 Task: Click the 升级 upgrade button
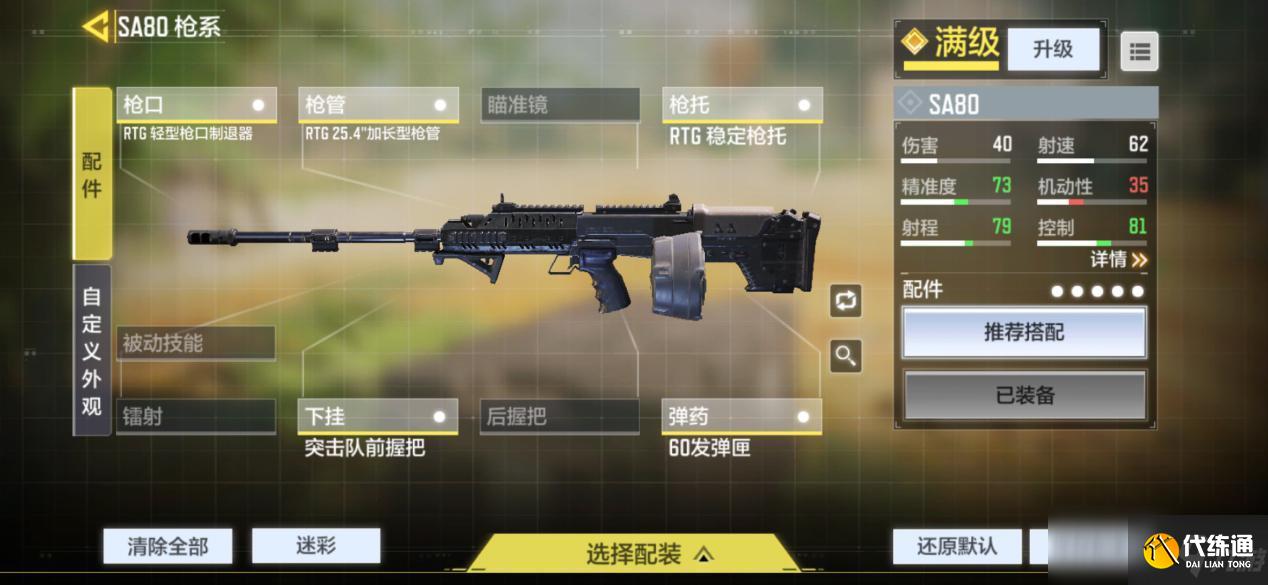(x=1052, y=49)
